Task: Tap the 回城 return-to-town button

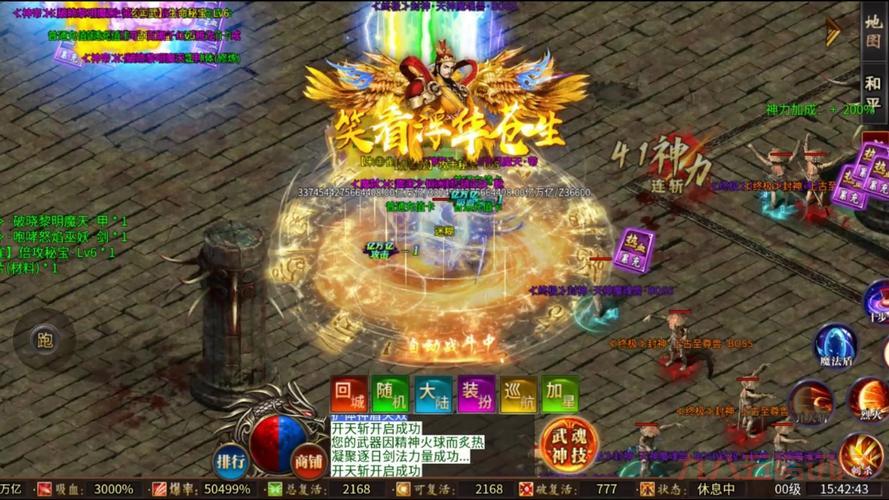Action: (x=349, y=394)
